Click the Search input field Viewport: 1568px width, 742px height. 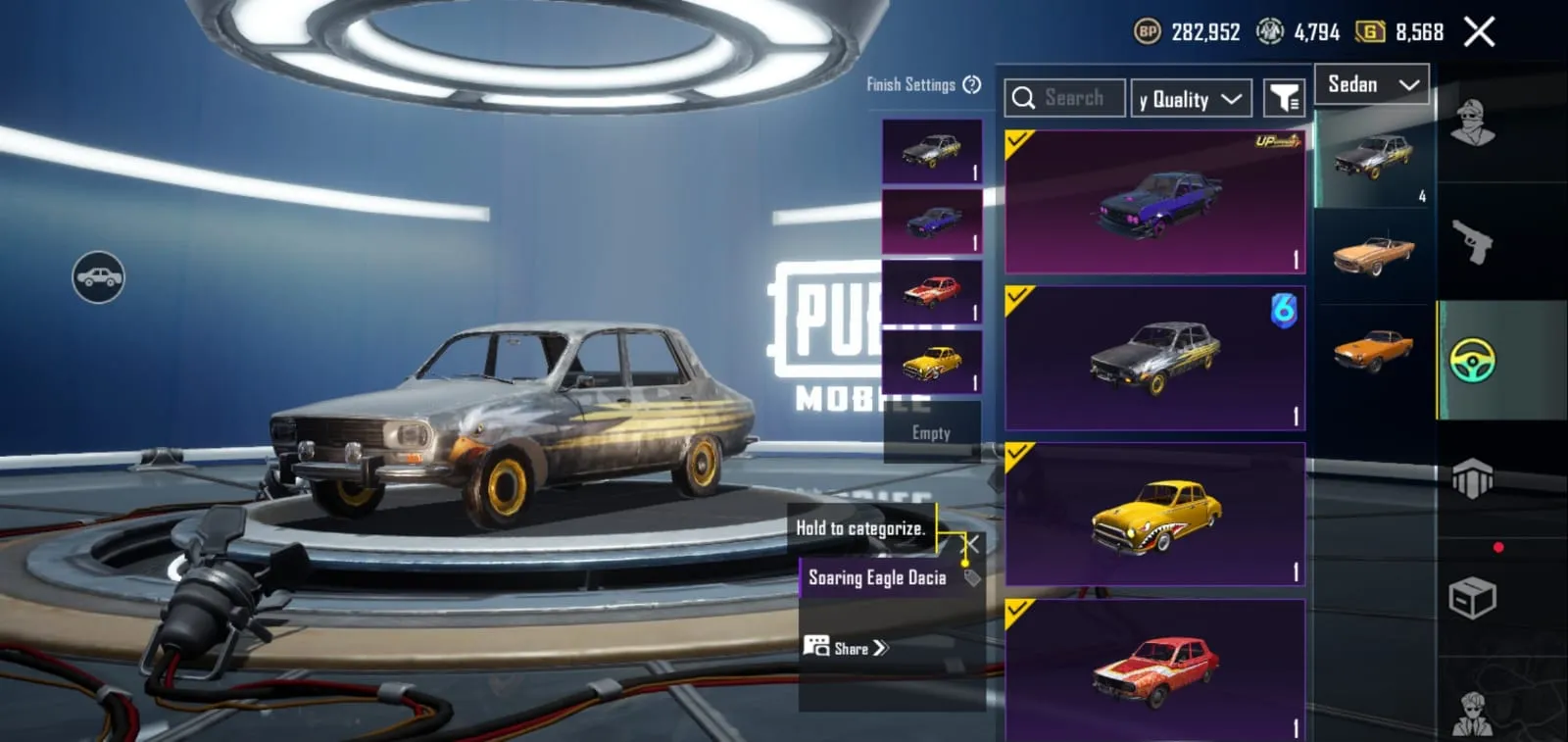click(x=1073, y=97)
